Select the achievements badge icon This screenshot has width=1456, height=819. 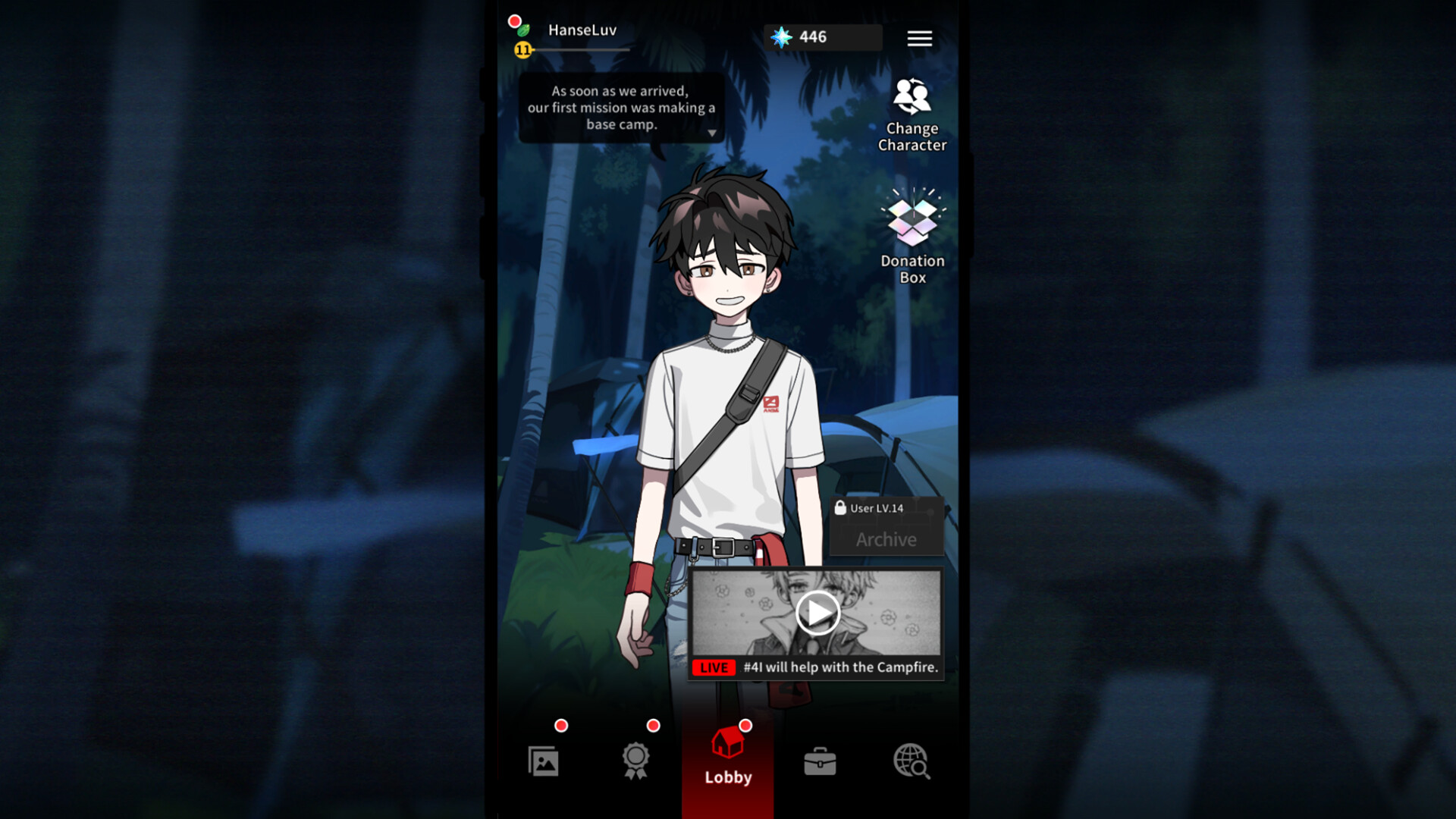[x=636, y=761]
